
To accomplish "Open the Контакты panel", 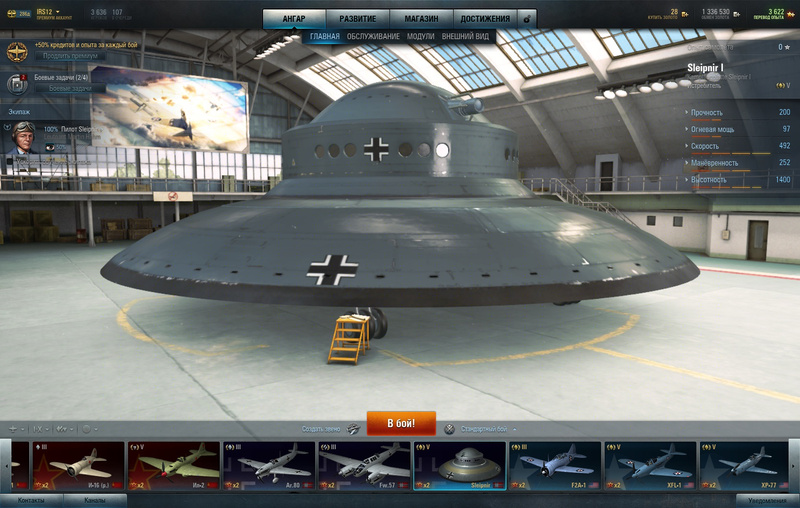I will coord(30,500).
